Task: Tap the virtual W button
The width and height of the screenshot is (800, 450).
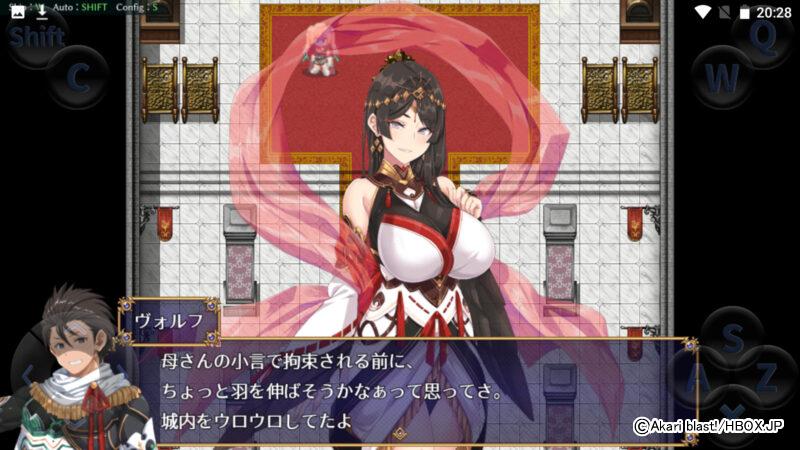Action: [x=722, y=77]
